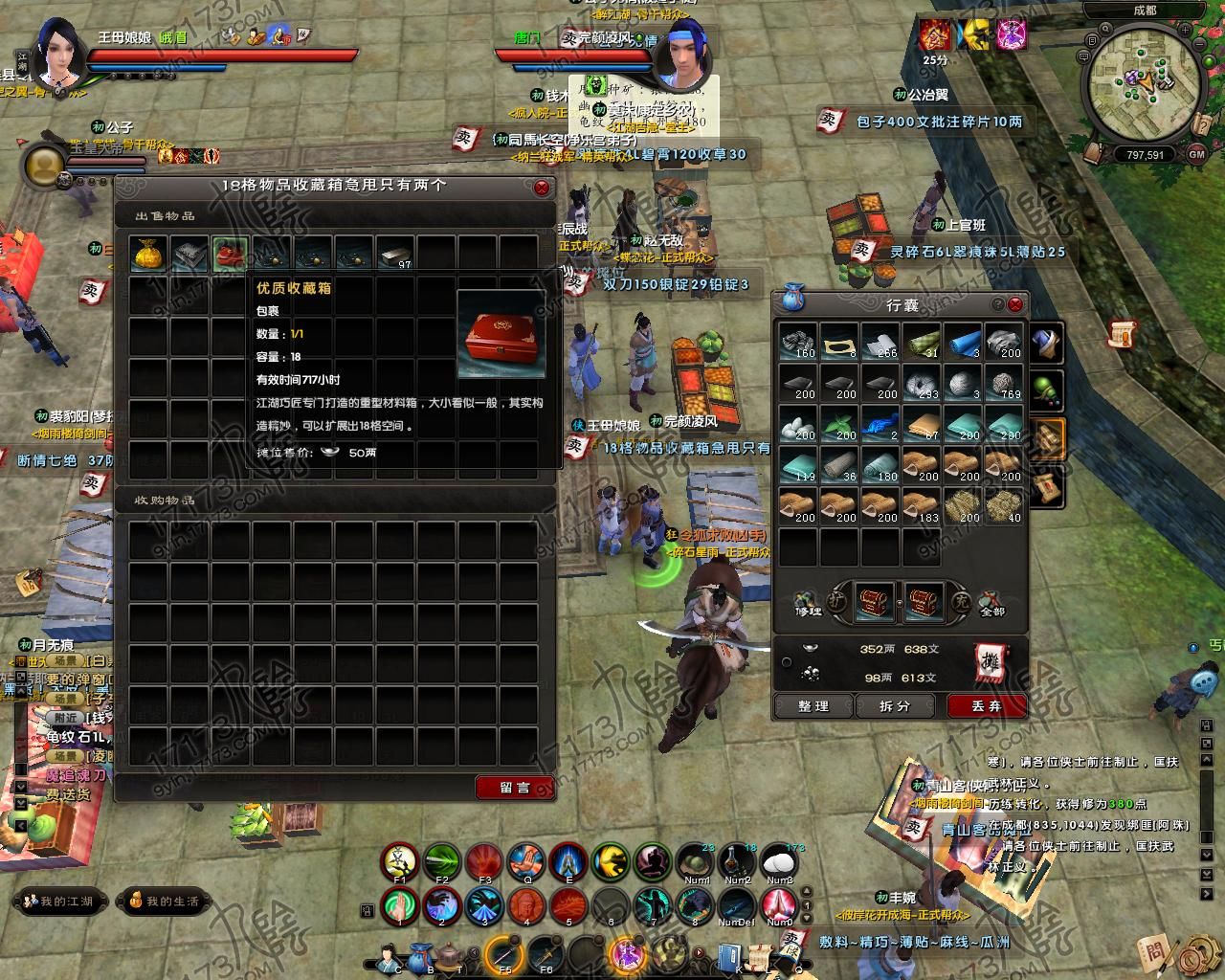Screen dimensions: 1225x980
Task: Click the up arrow beside Num0 slot
Action: (x=807, y=891)
